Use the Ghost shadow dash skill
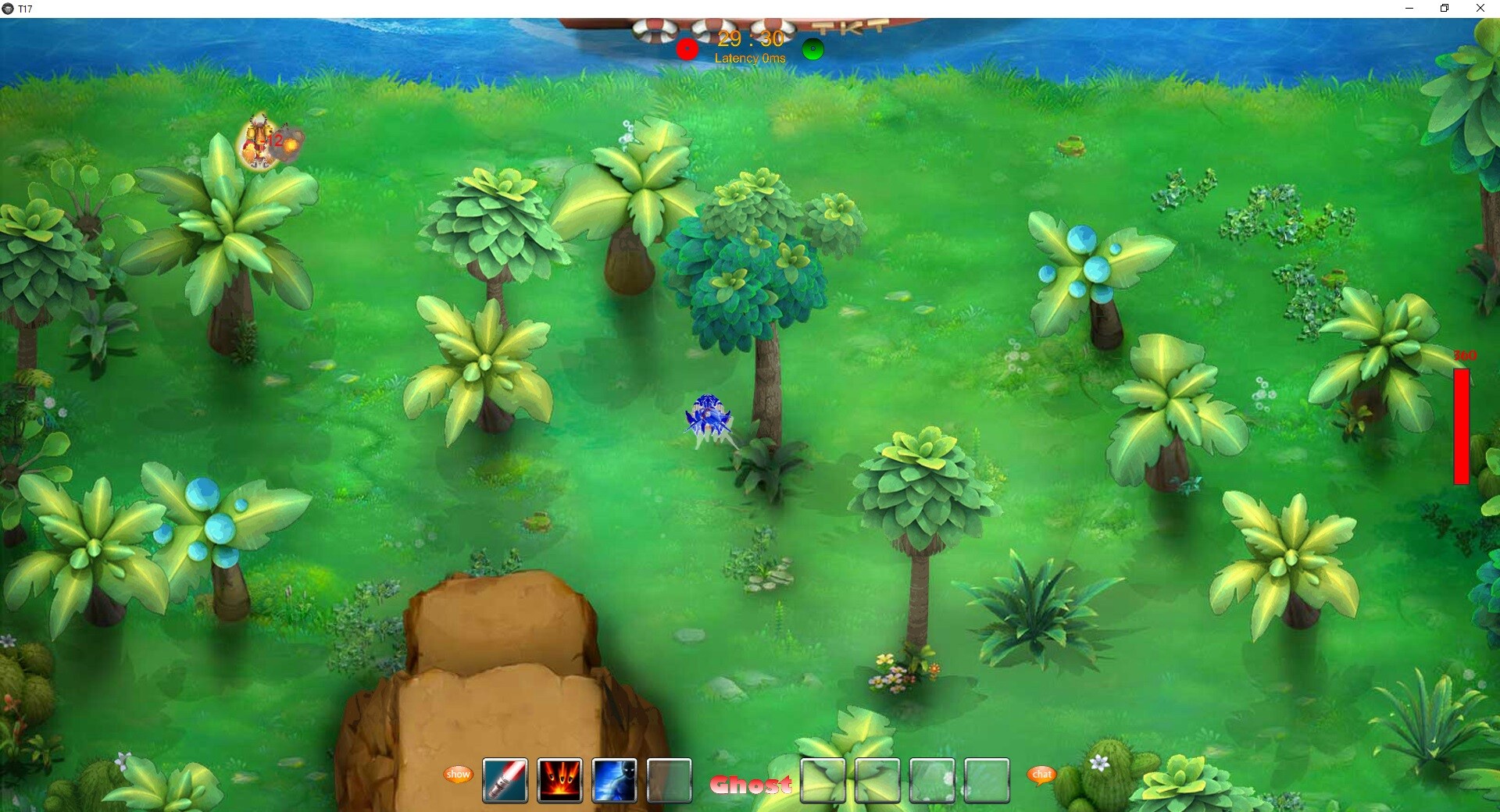Screen dimensions: 1500x812 point(614,781)
